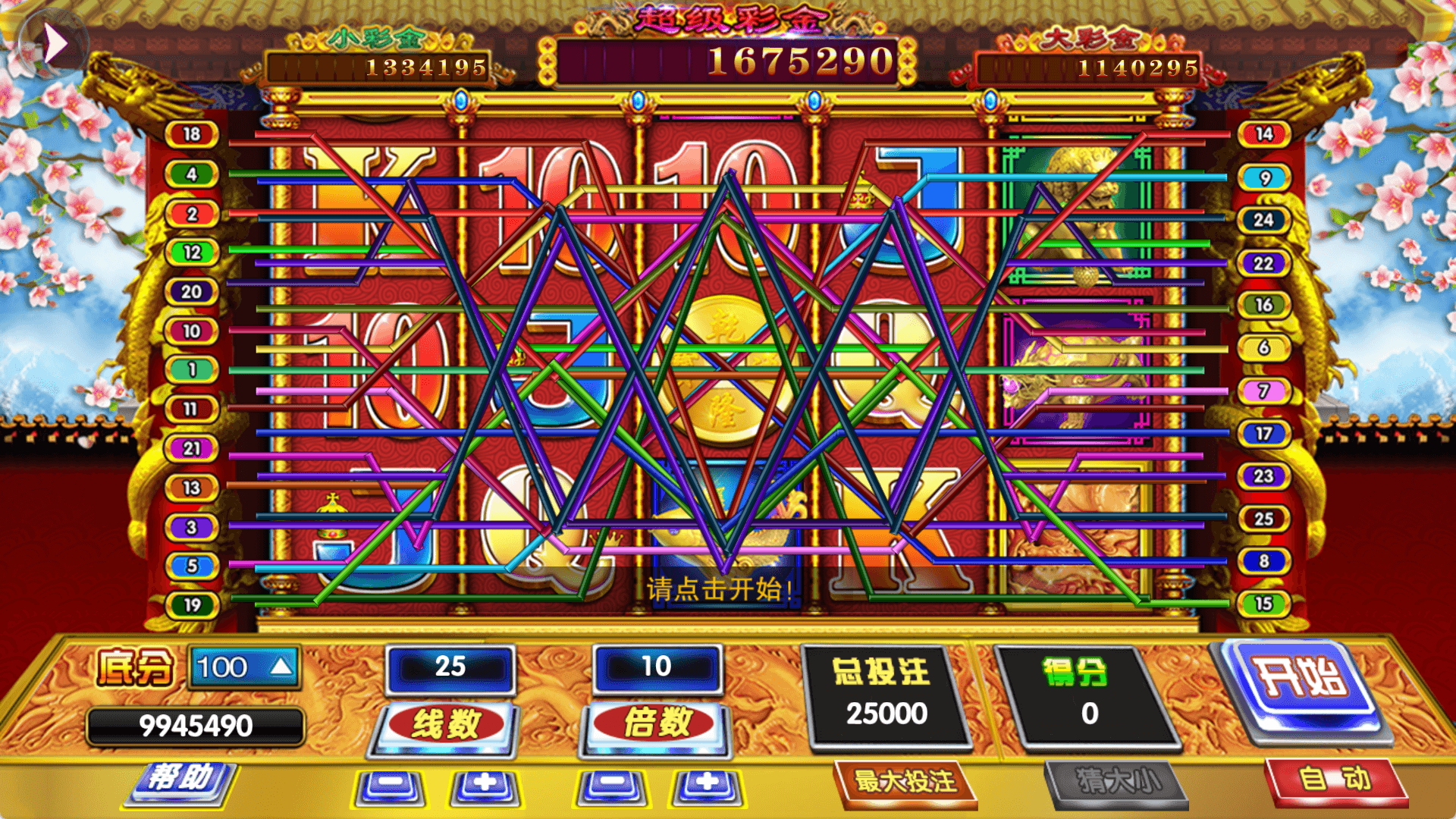Choose payline 1 marker
1456x819 pixels.
(192, 370)
